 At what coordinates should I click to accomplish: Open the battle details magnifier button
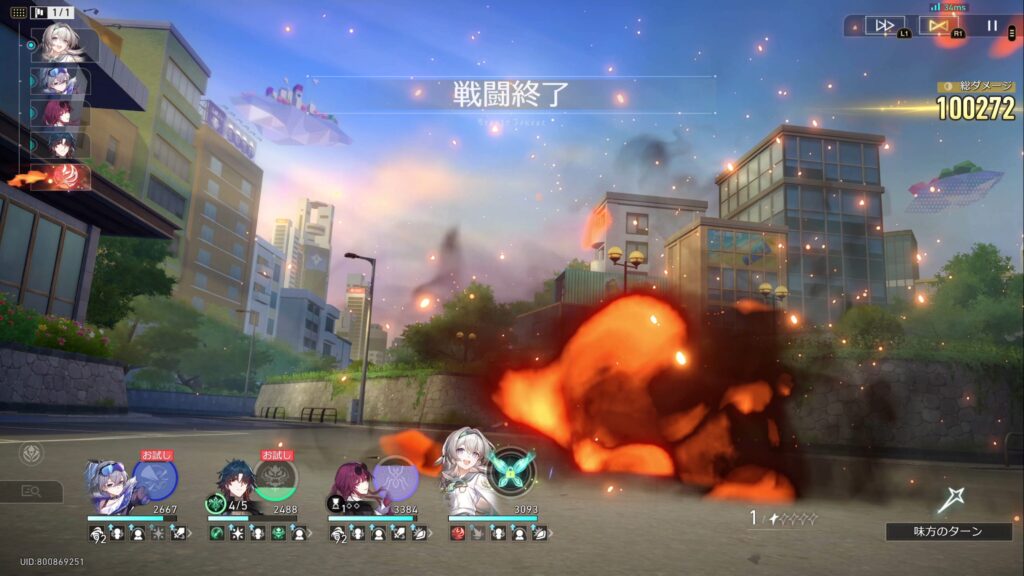(x=31, y=491)
